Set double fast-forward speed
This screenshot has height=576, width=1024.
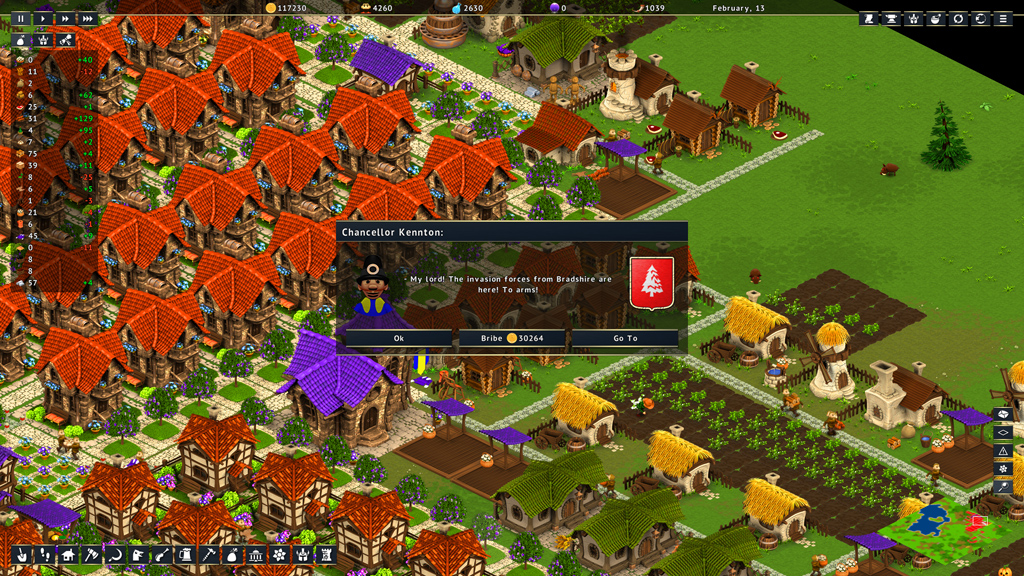click(65, 18)
